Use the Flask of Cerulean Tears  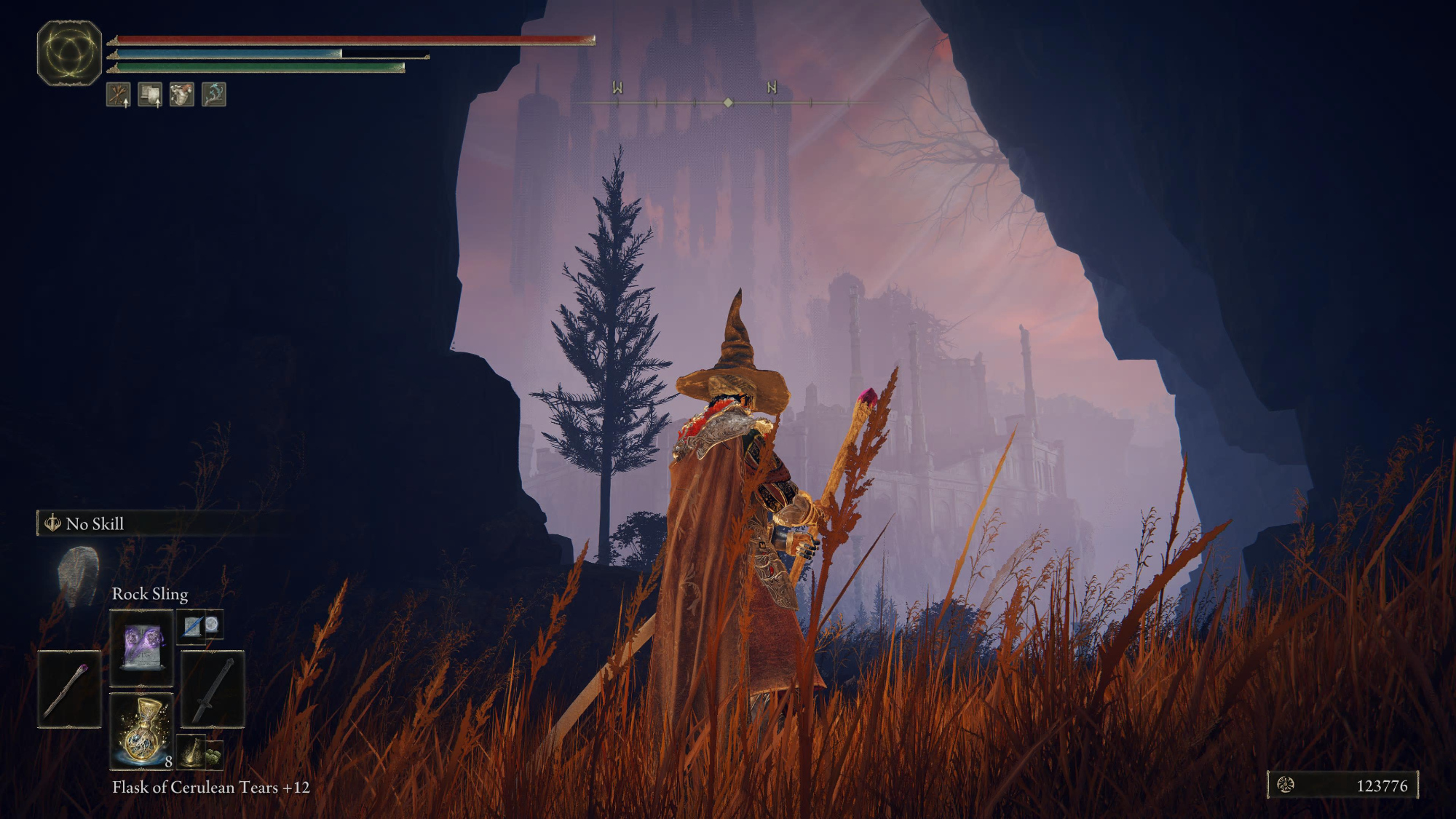tap(141, 730)
